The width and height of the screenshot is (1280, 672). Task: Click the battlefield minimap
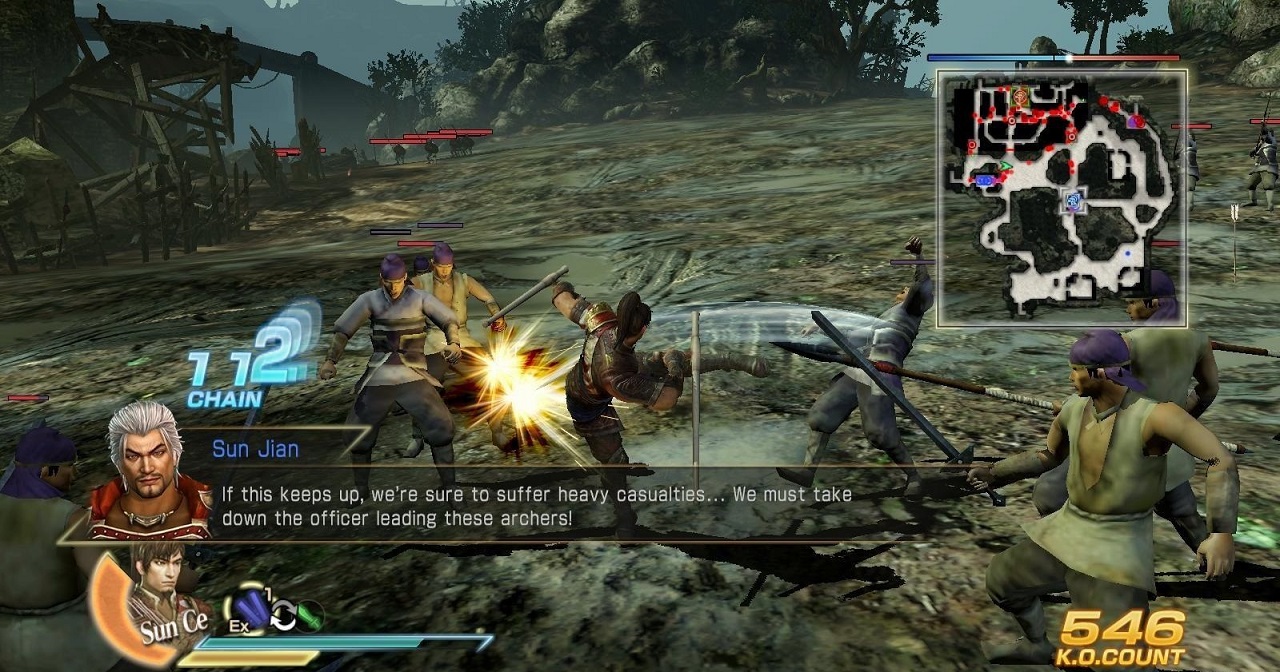pos(1062,198)
